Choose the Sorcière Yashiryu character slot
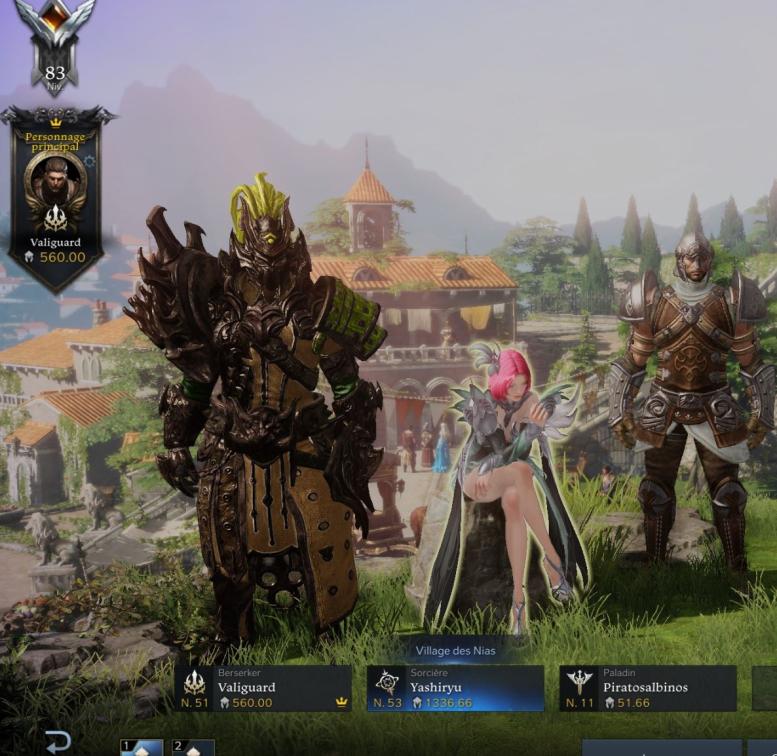Viewport: 777px width, 756px height. pos(455,688)
